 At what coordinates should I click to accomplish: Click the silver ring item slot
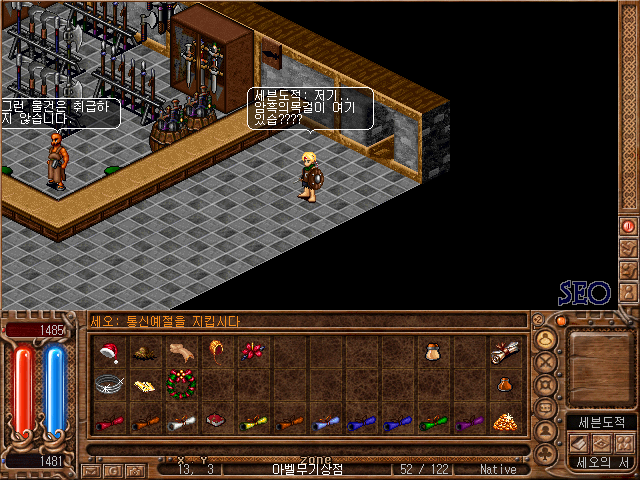tap(110, 384)
